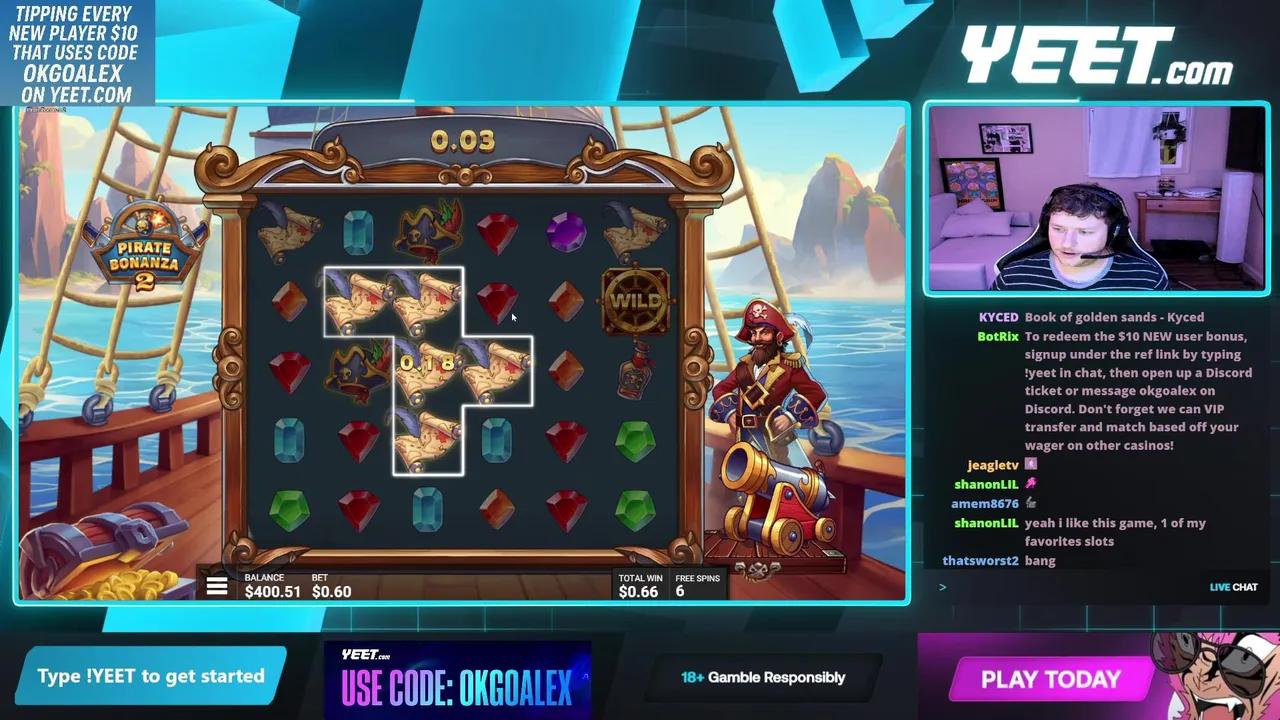Open the slot's hamburger menu
The height and width of the screenshot is (720, 1280).
point(217,586)
